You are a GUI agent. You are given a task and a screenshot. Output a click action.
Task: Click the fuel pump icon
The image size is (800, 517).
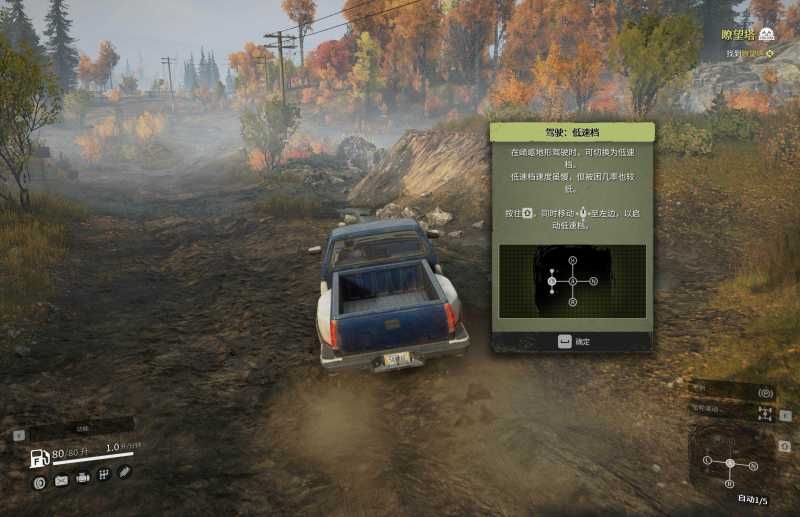40,458
